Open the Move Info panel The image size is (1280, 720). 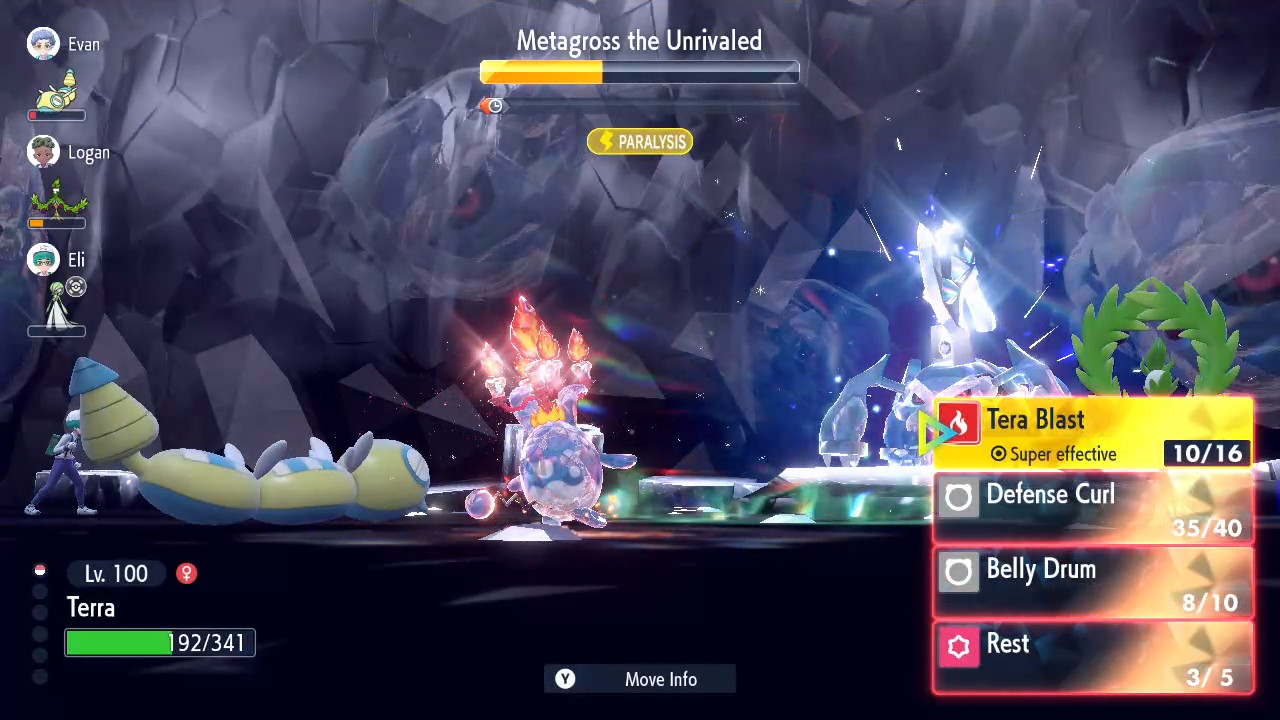640,679
